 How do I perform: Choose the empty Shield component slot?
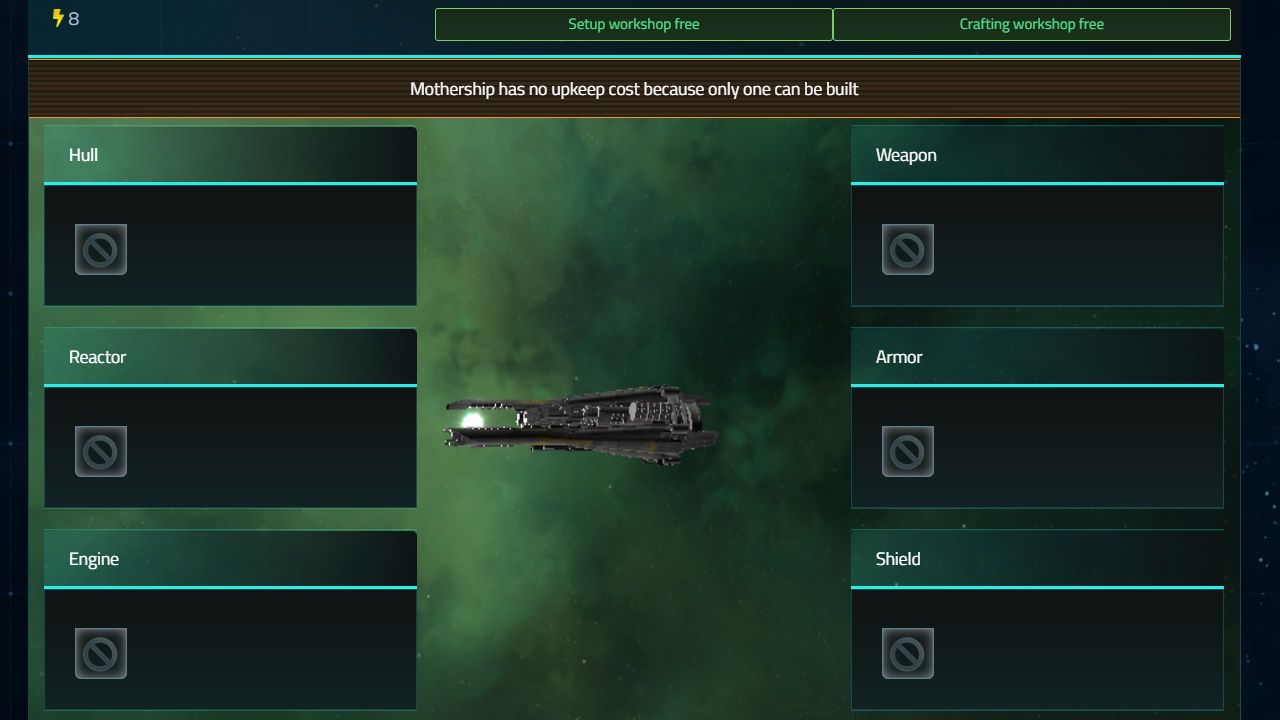pyautogui.click(x=908, y=653)
